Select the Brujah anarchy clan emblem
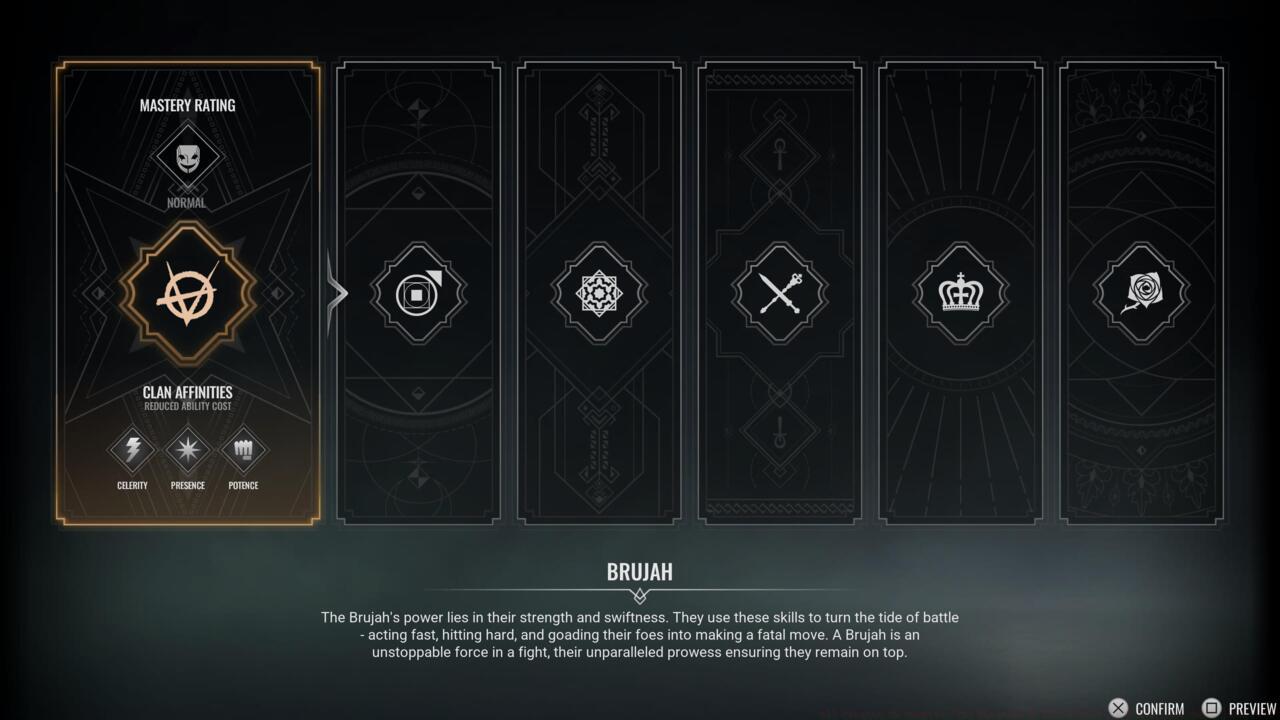The image size is (1280, 720). (186, 291)
